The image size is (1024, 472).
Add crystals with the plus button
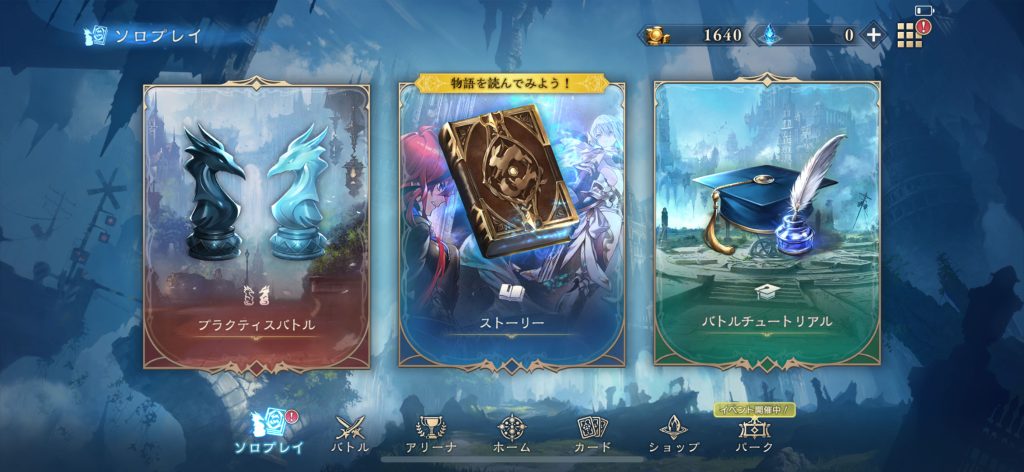pyautogui.click(x=874, y=35)
